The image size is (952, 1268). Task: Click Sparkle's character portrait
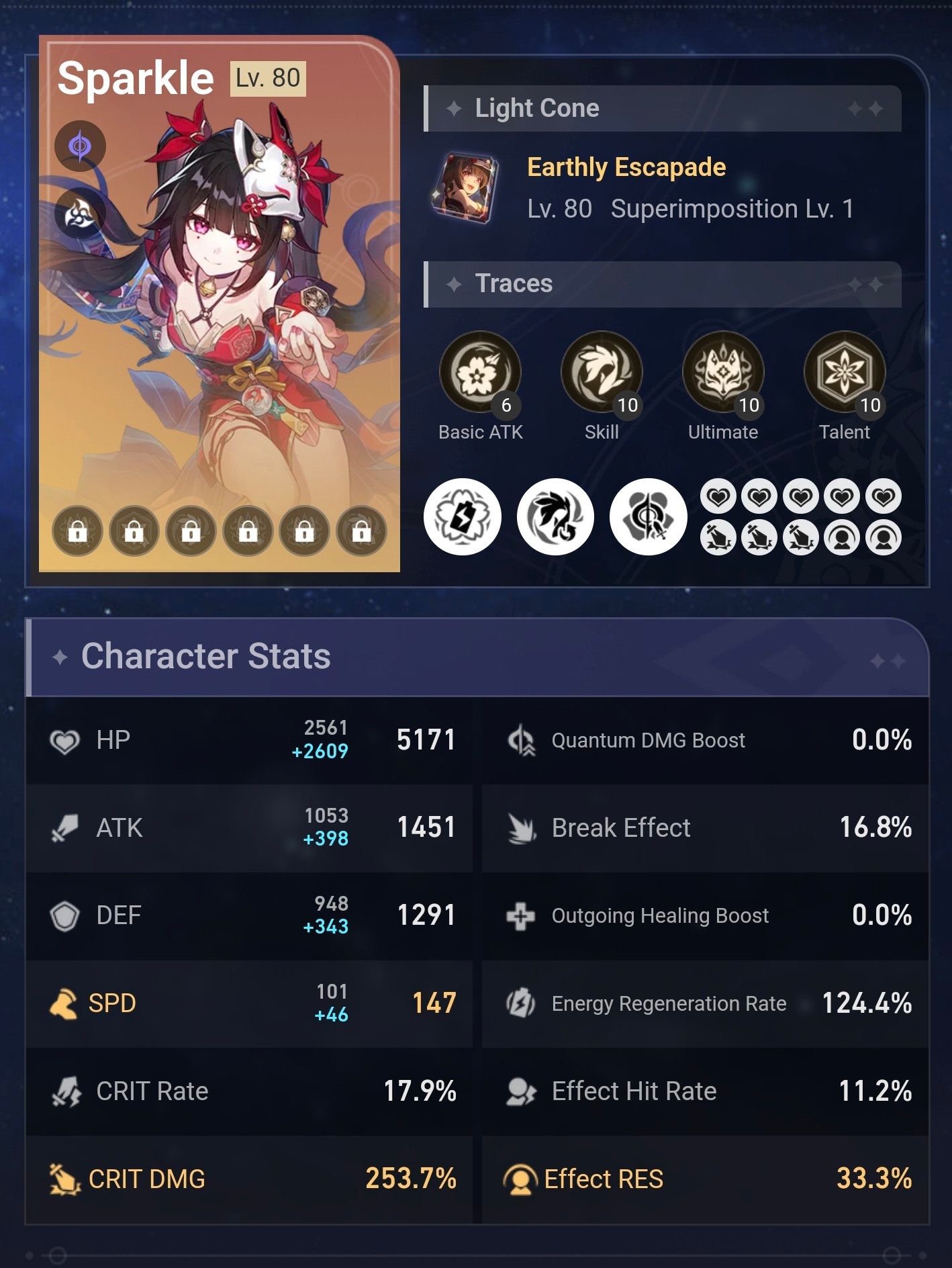222,302
